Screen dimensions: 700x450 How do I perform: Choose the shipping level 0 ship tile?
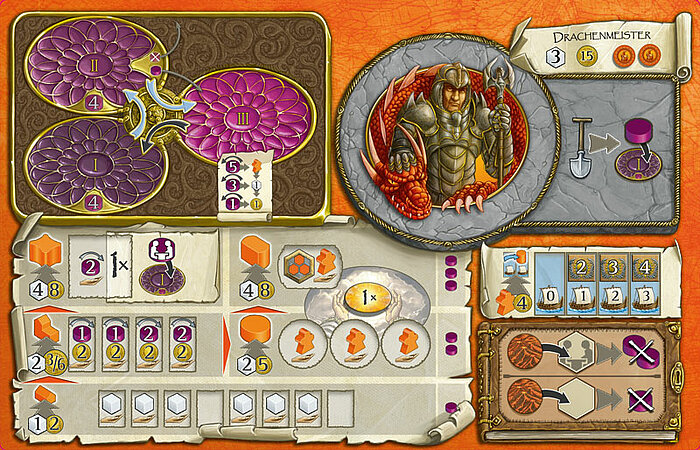click(x=553, y=298)
